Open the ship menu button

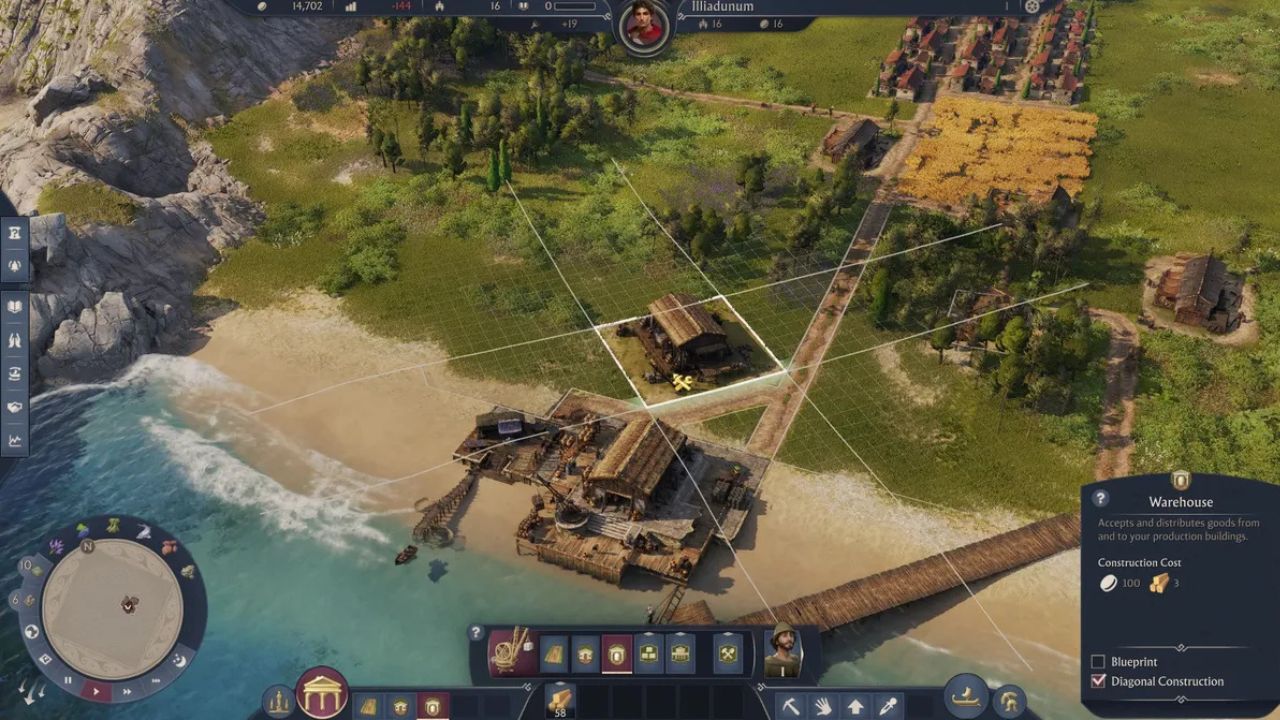pyautogui.click(x=967, y=696)
